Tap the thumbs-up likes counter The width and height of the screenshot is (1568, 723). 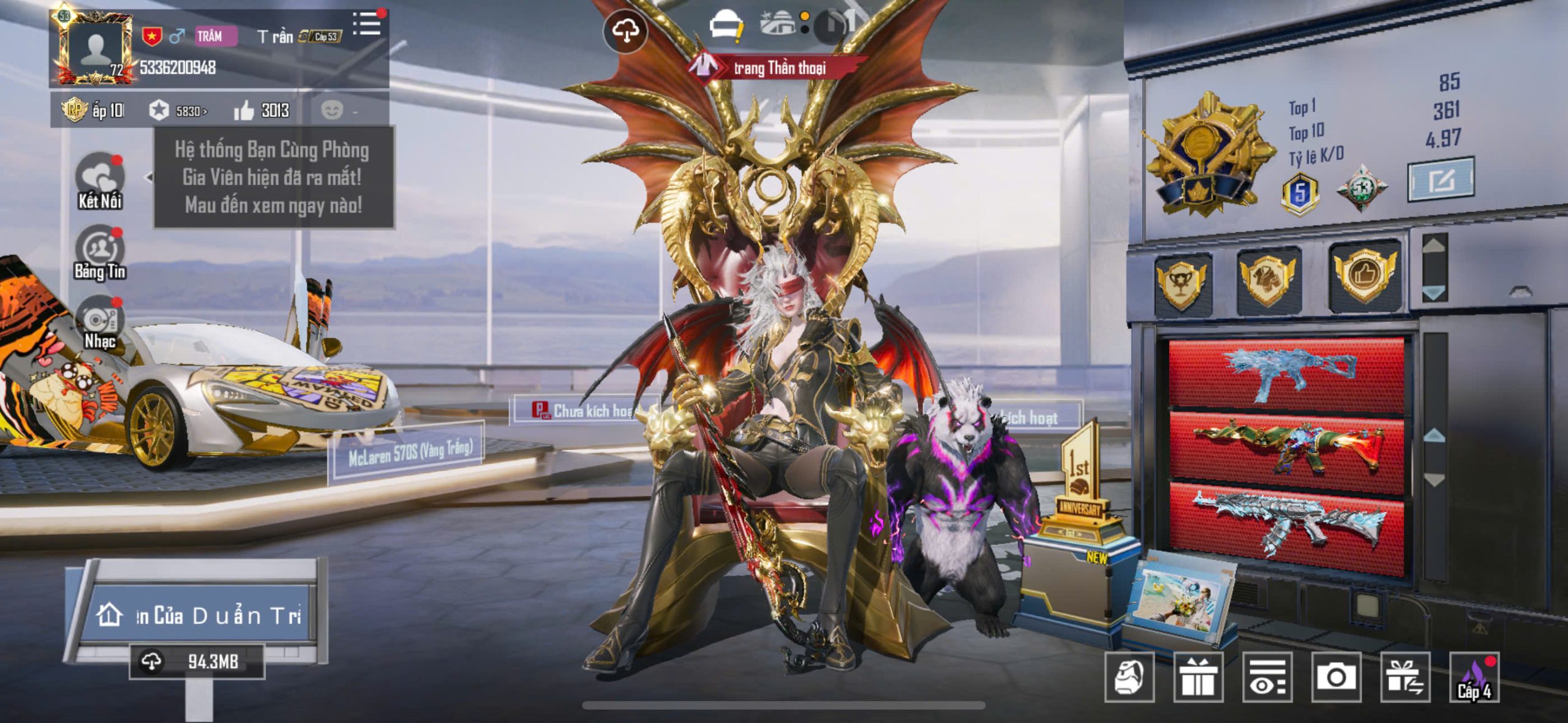pos(262,111)
